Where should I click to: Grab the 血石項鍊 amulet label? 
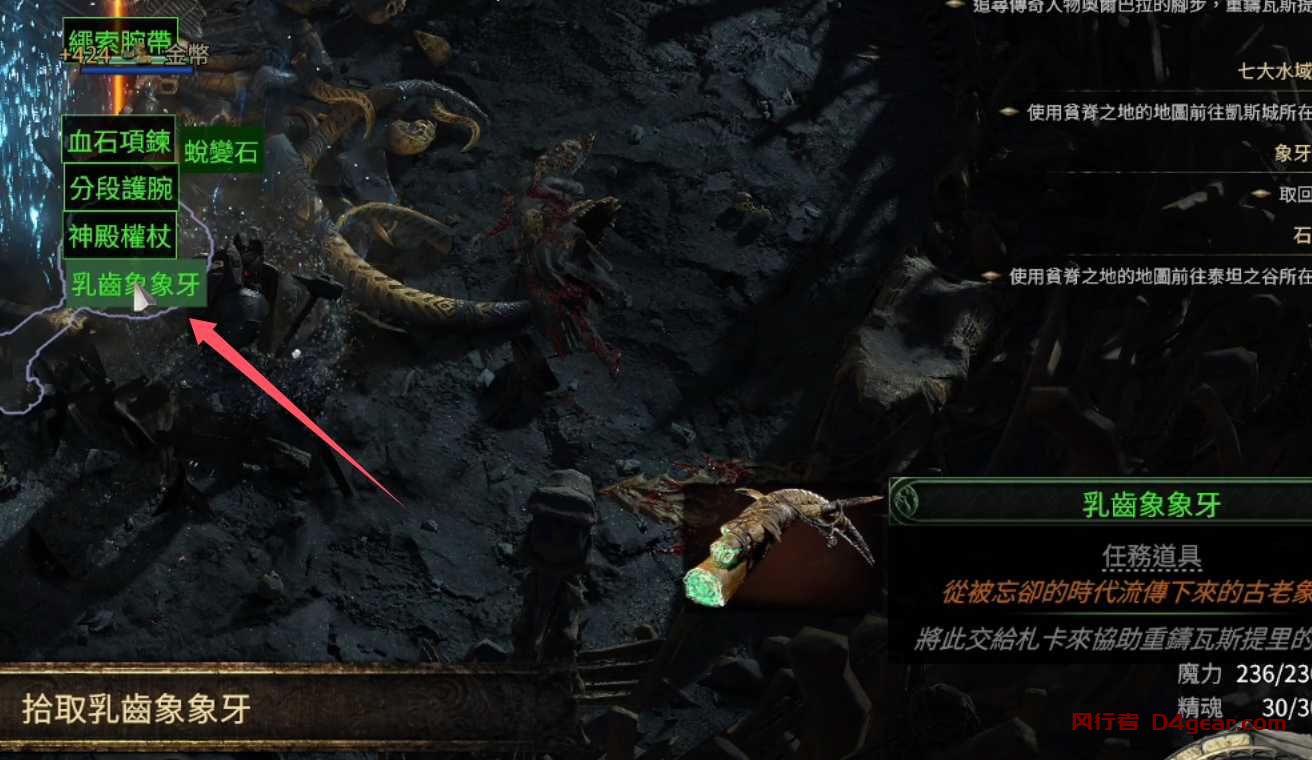[119, 141]
